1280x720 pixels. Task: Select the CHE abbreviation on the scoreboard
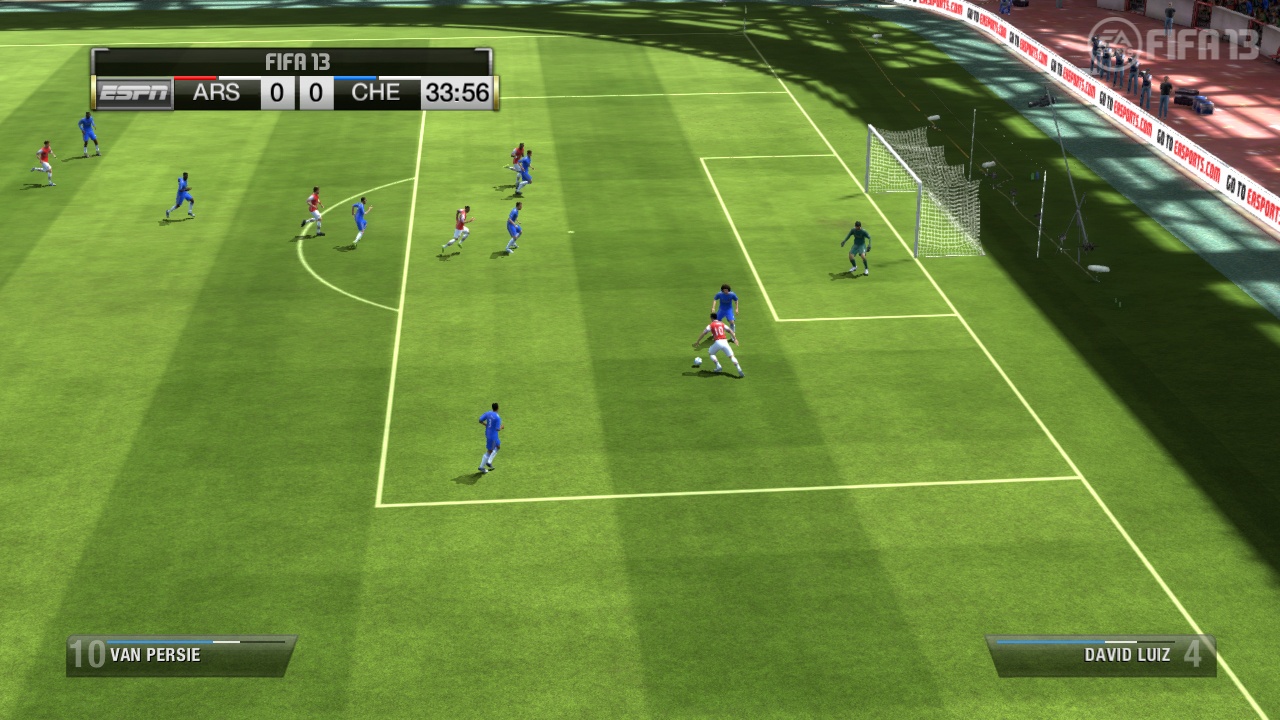click(x=378, y=93)
